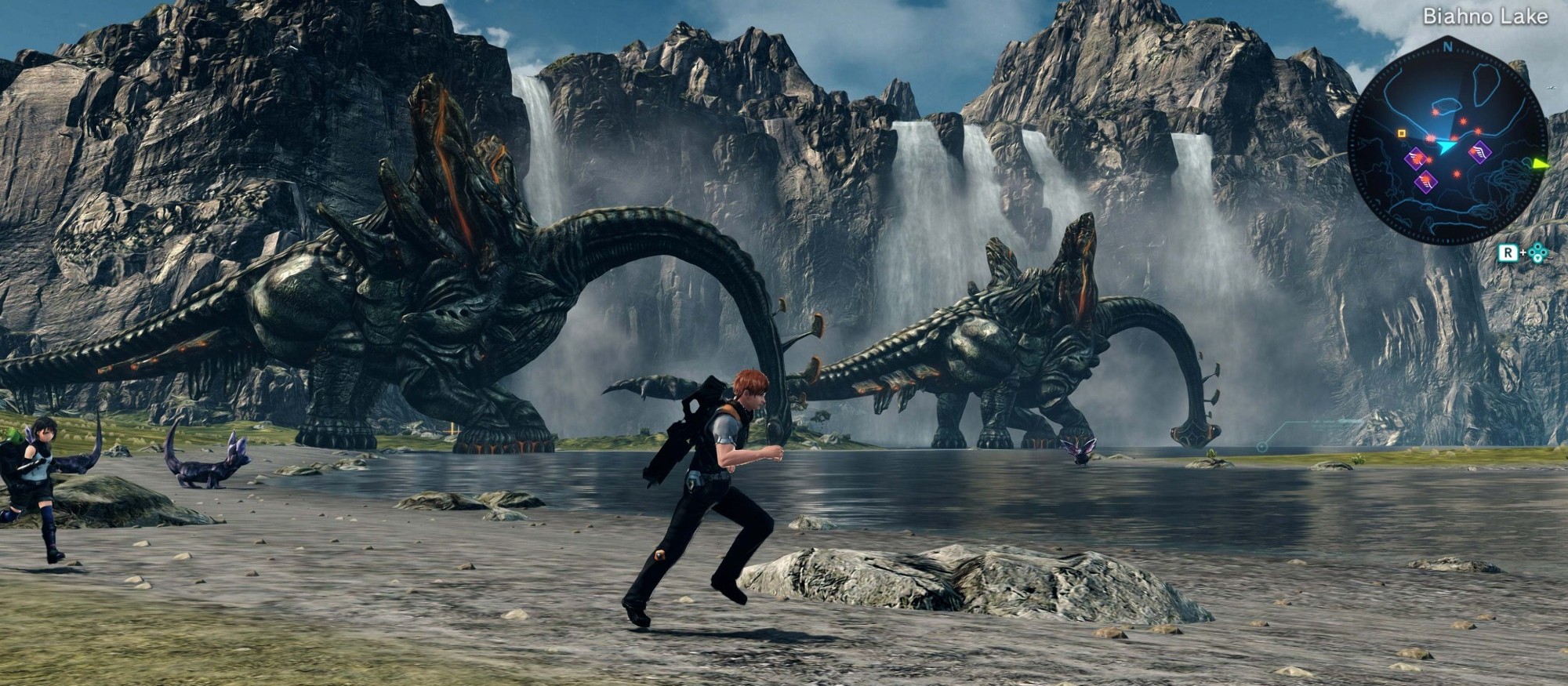Select a red enemy dot on the minimap
1568x686 pixels.
click(1463, 121)
